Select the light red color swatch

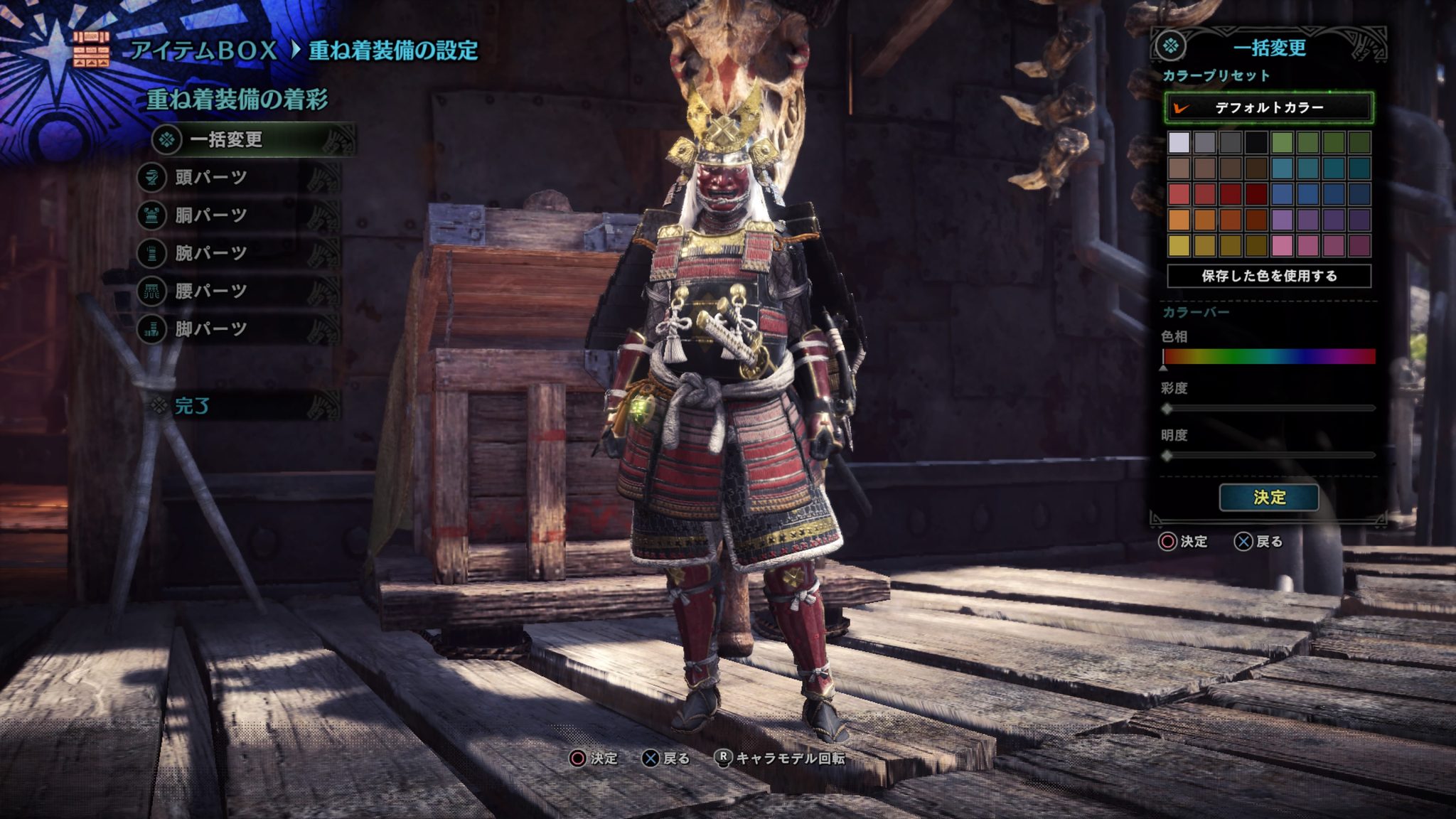coord(1179,194)
